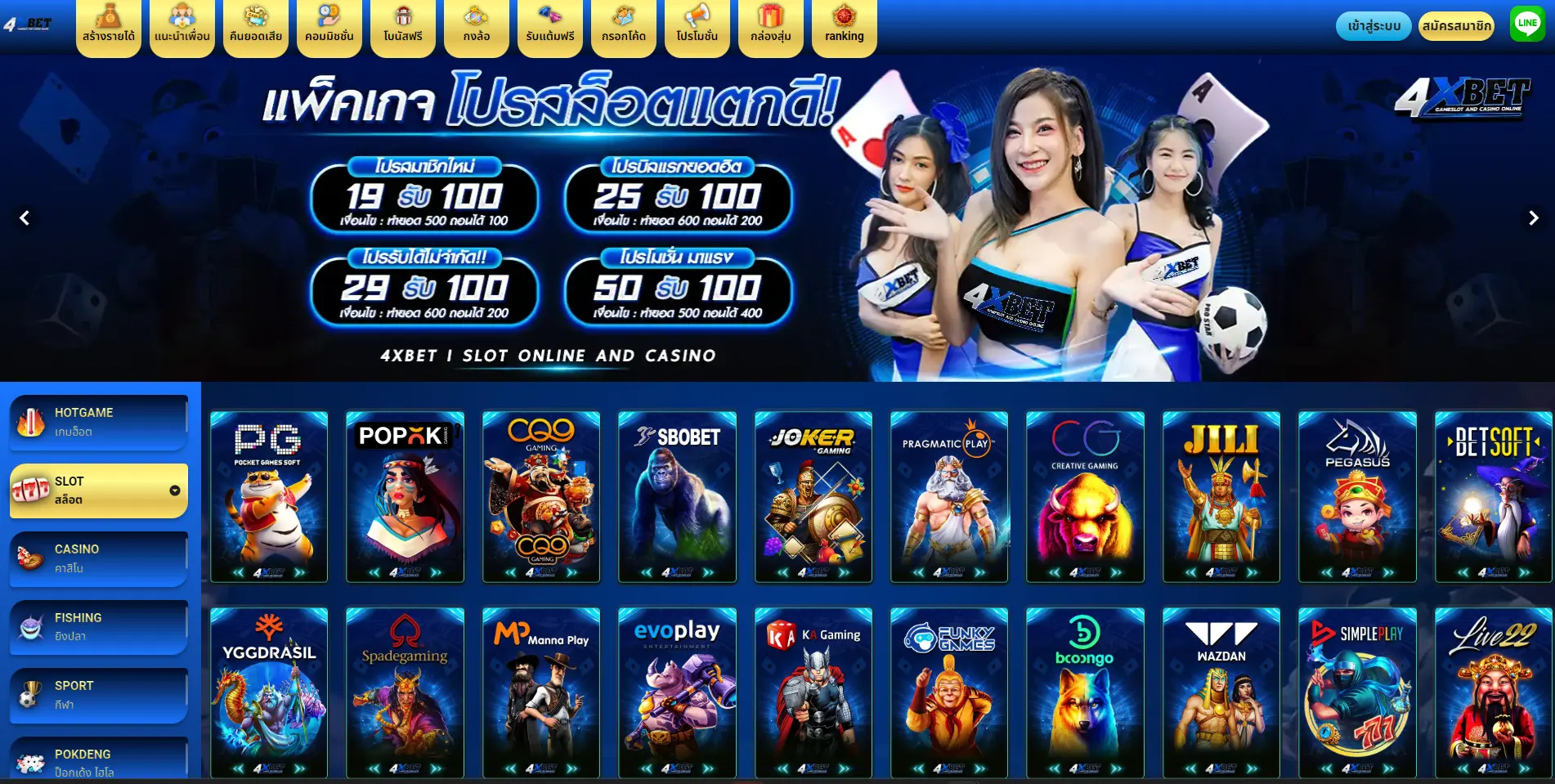
Task: Open the SBOBET provider tile
Action: 676,497
